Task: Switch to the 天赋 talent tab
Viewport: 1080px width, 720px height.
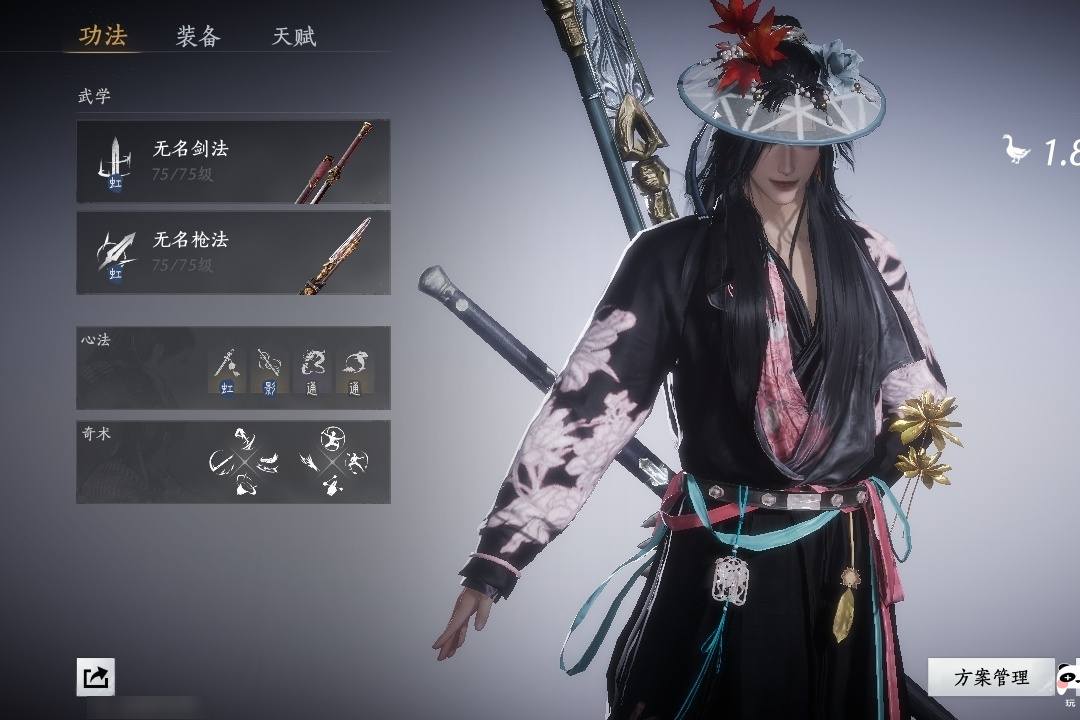Action: pyautogui.click(x=294, y=37)
